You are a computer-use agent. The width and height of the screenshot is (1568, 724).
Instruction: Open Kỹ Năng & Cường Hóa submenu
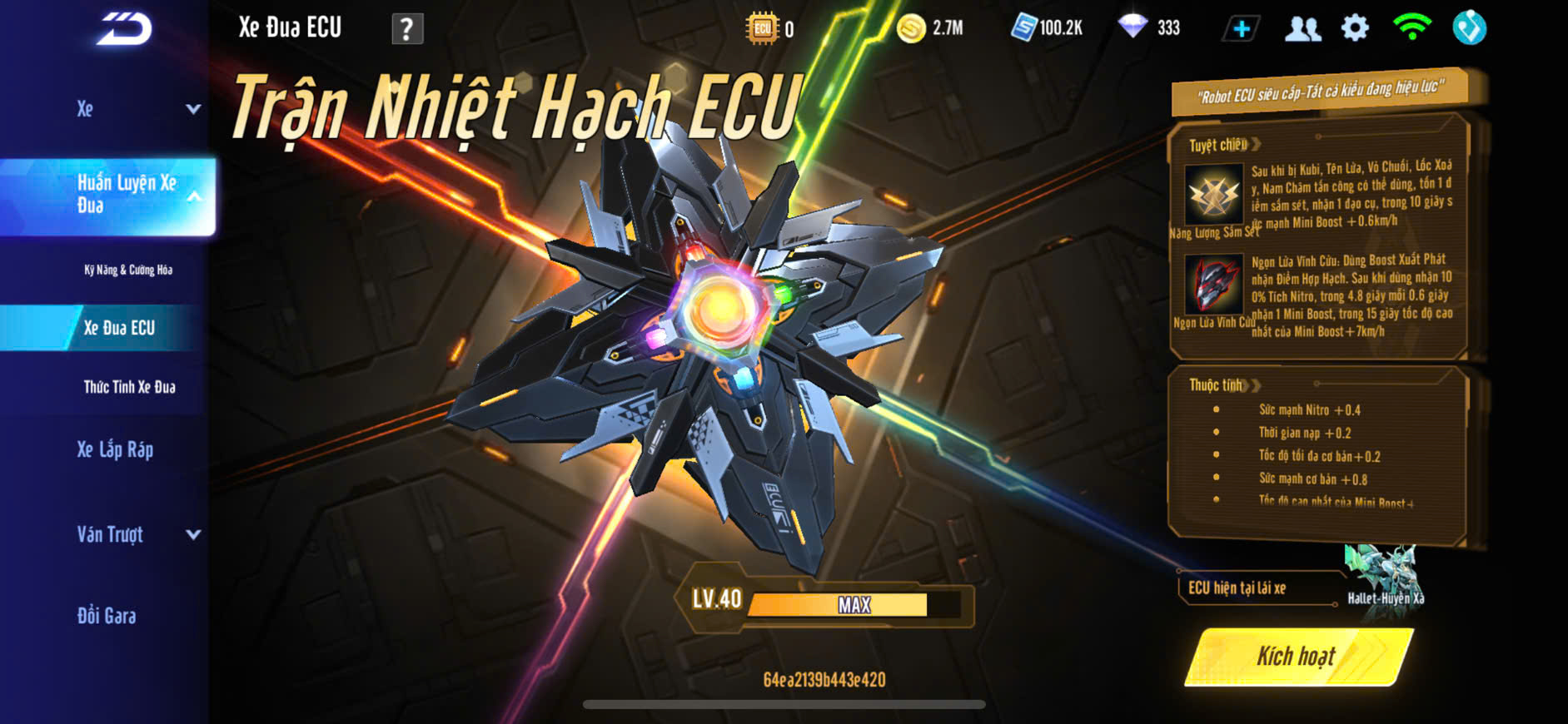click(x=128, y=270)
